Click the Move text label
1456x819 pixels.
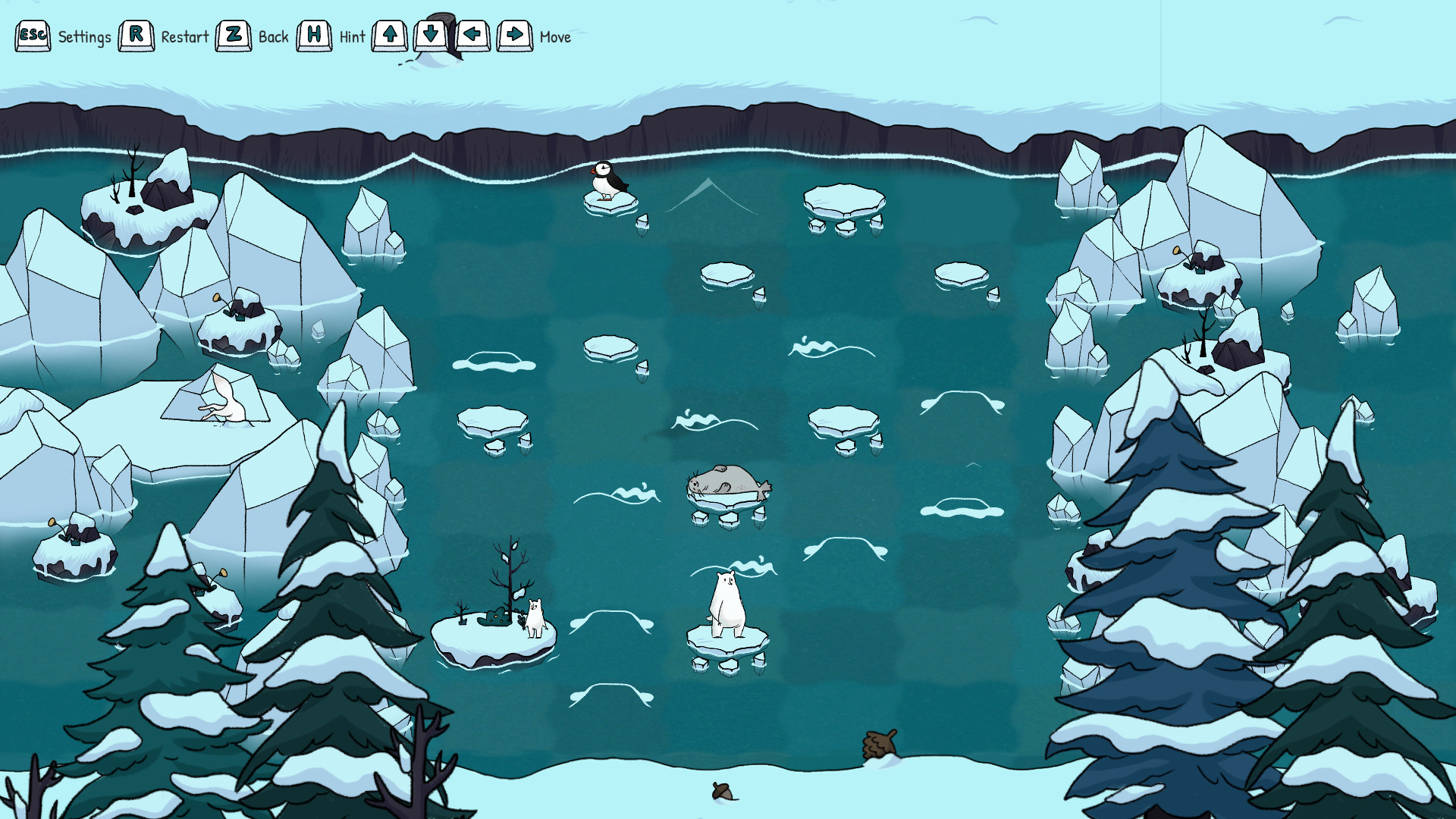554,37
